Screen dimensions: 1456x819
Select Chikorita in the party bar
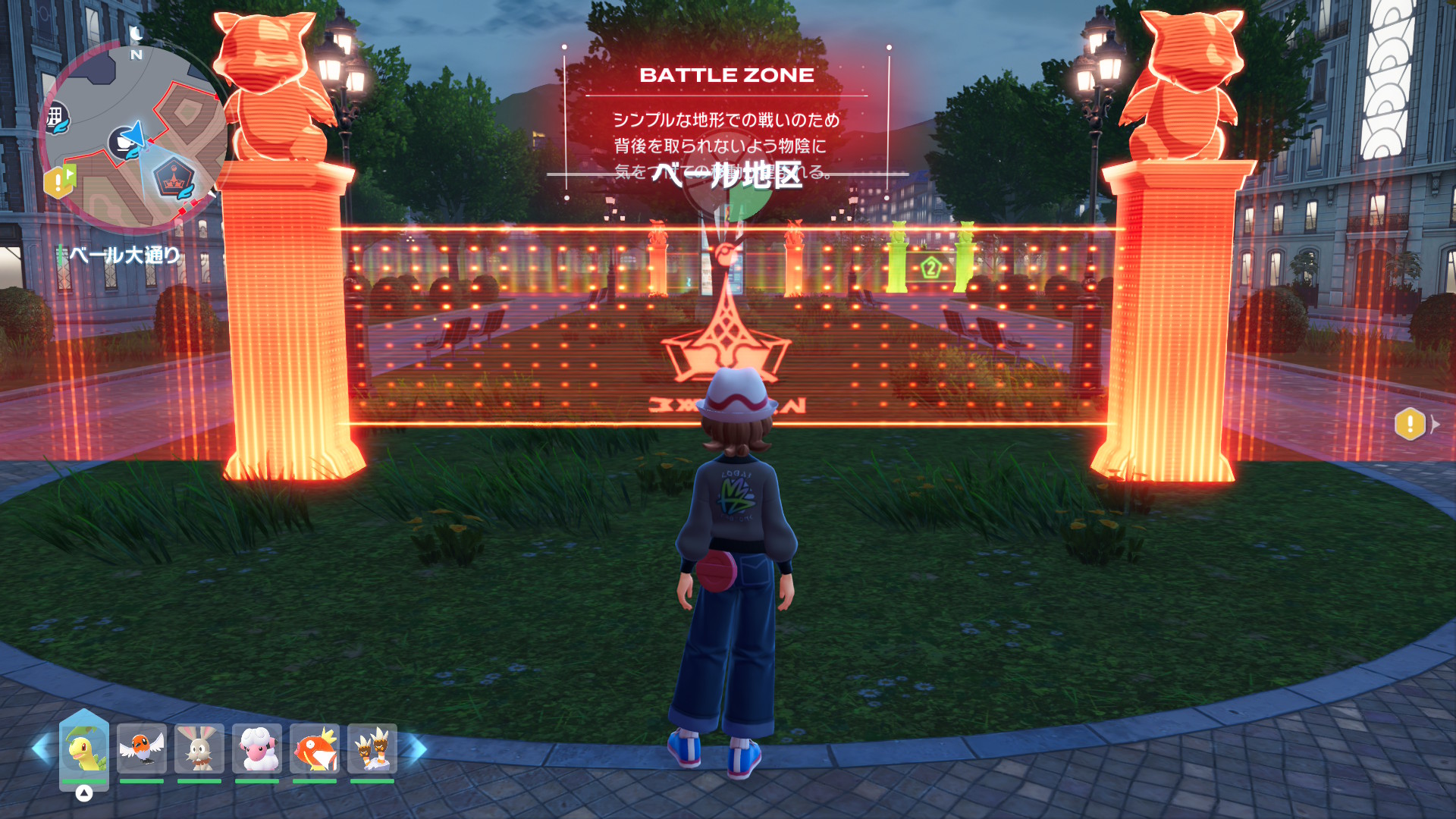tap(84, 749)
